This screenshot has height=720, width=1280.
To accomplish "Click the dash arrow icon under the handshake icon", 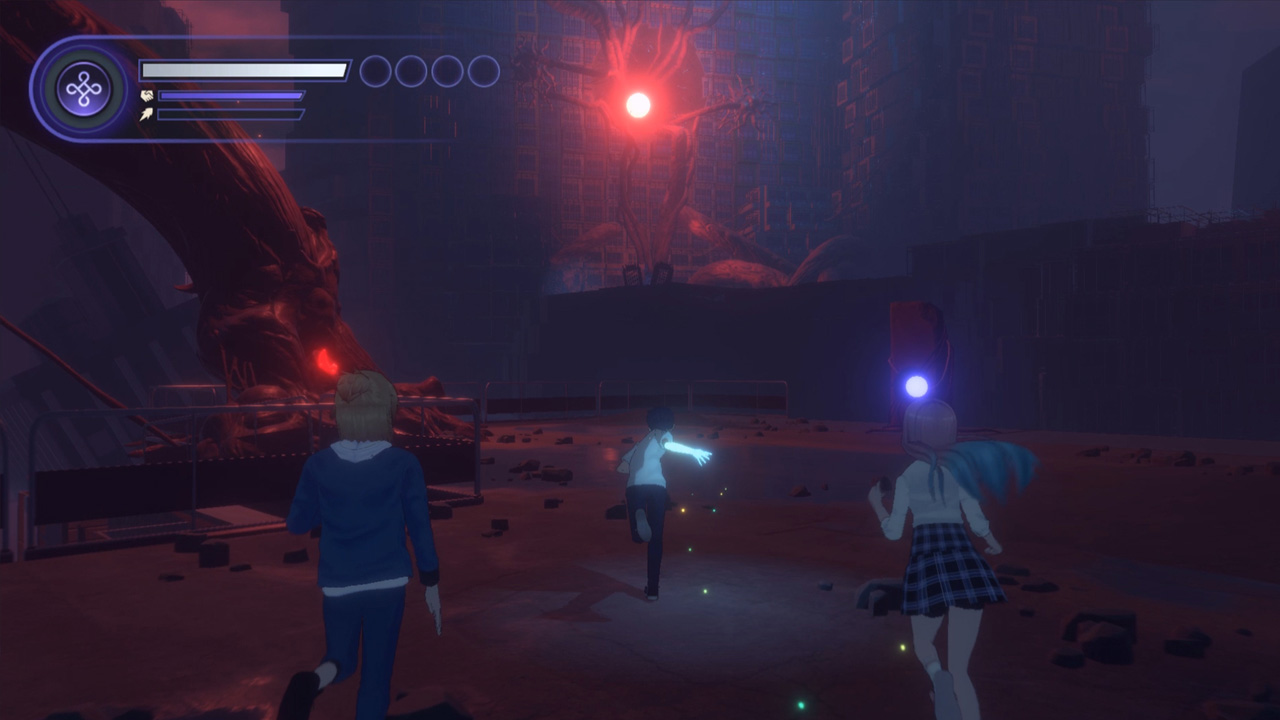I will (146, 113).
